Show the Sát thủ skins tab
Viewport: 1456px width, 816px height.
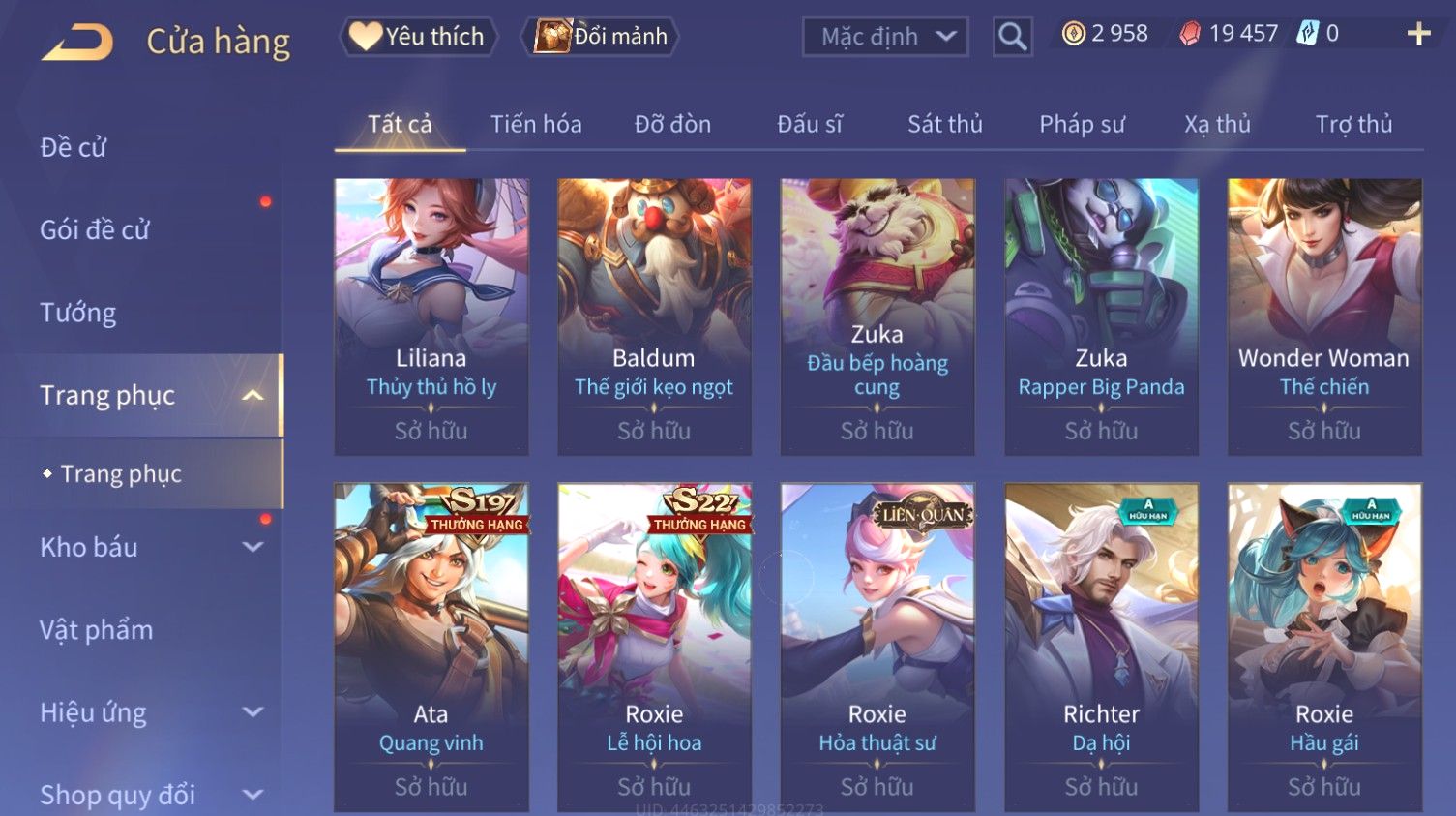[x=944, y=124]
